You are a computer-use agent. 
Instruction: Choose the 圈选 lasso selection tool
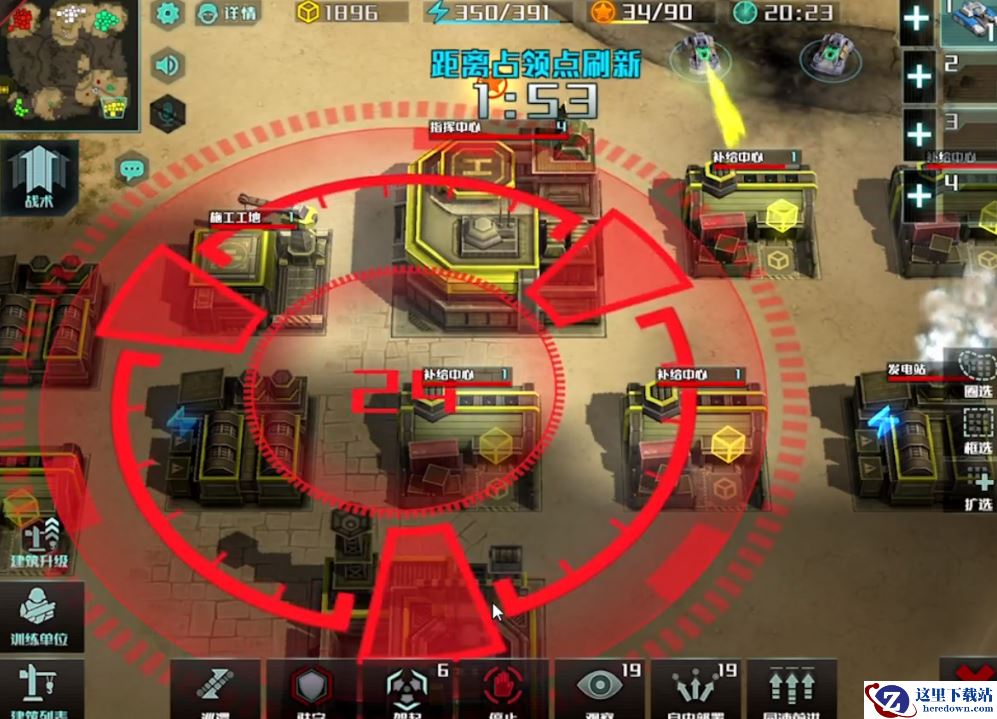point(977,373)
